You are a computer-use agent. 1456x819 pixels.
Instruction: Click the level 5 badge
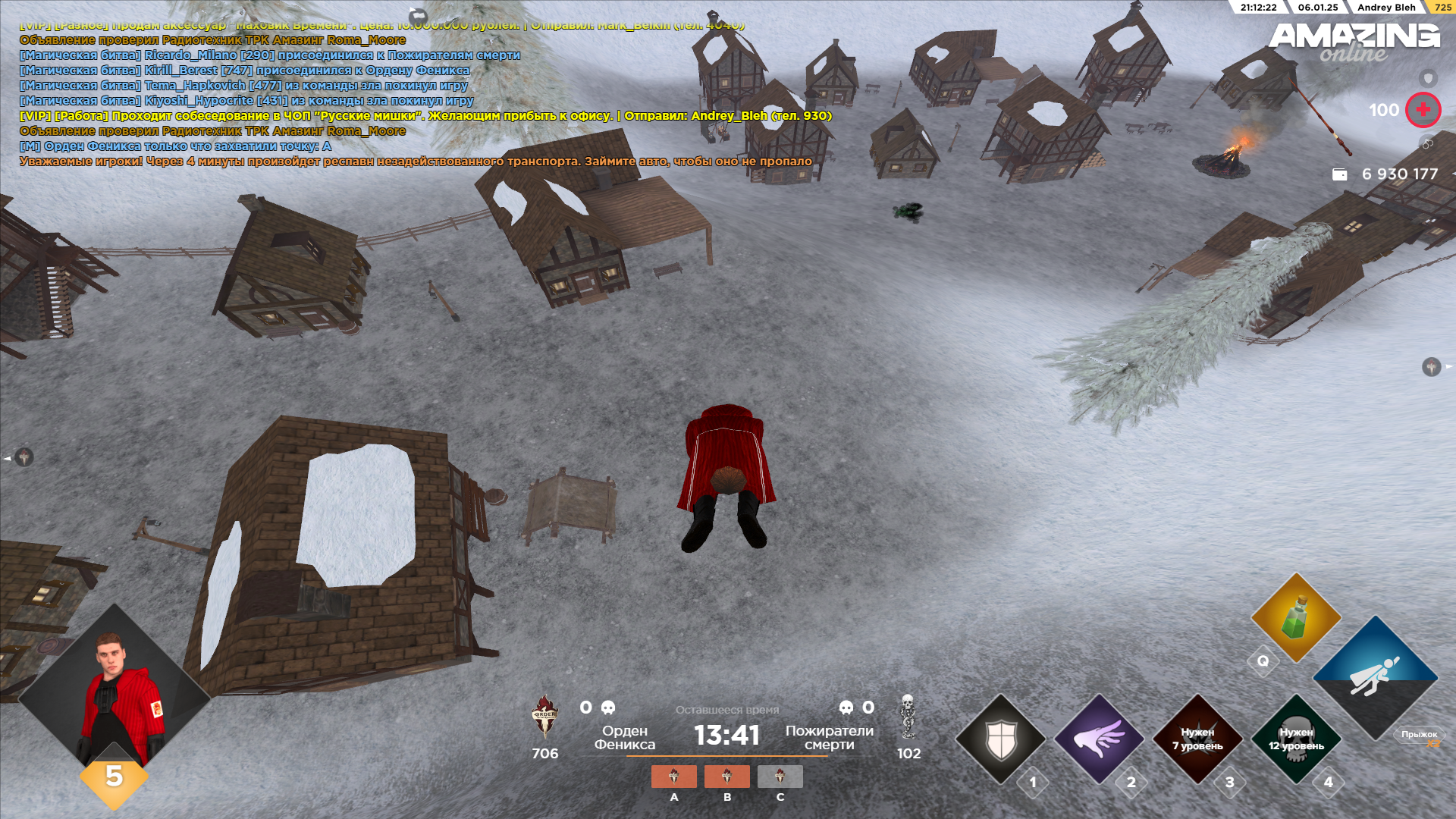pos(114,776)
